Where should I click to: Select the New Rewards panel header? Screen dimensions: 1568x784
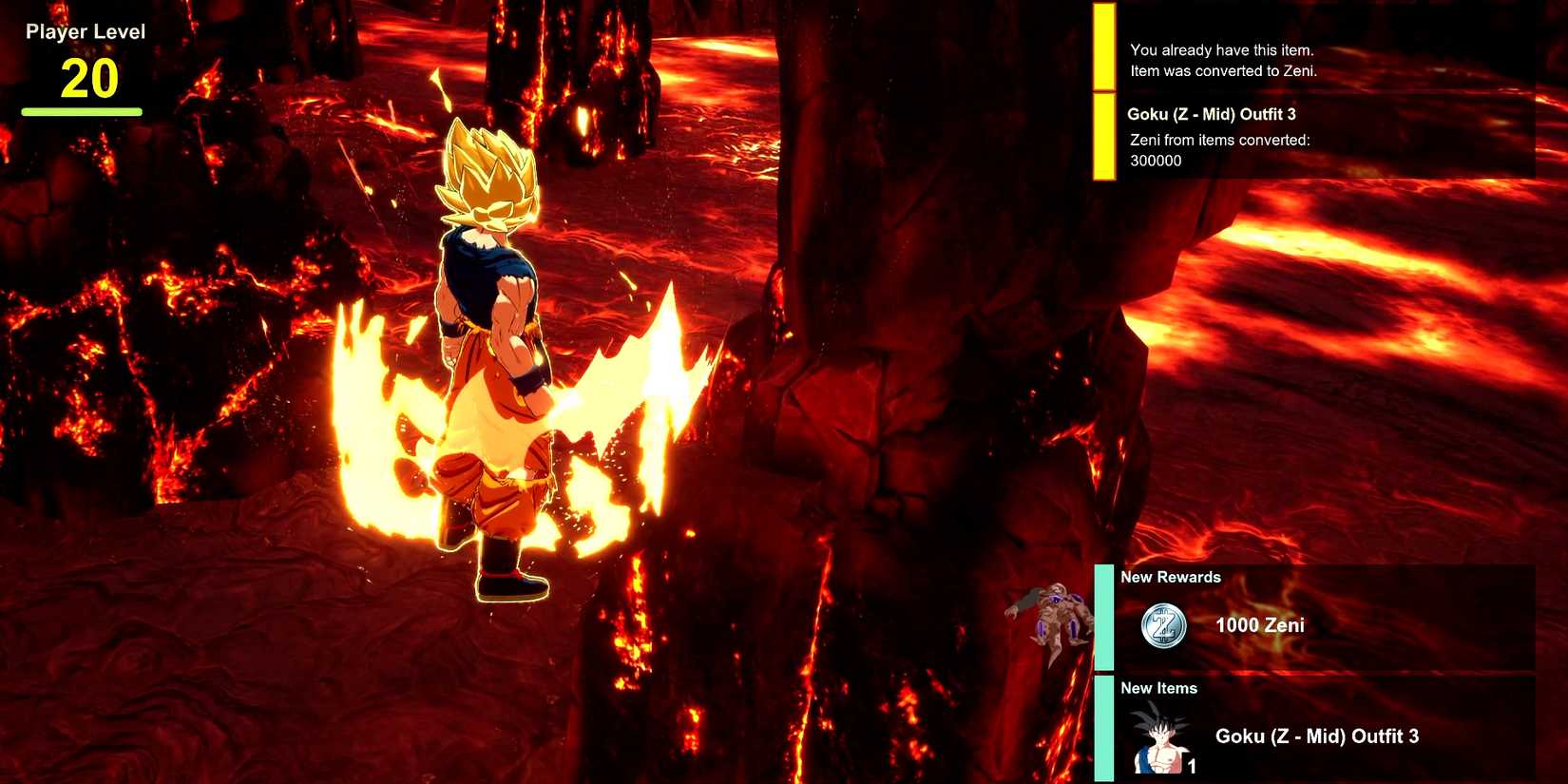(x=1171, y=577)
